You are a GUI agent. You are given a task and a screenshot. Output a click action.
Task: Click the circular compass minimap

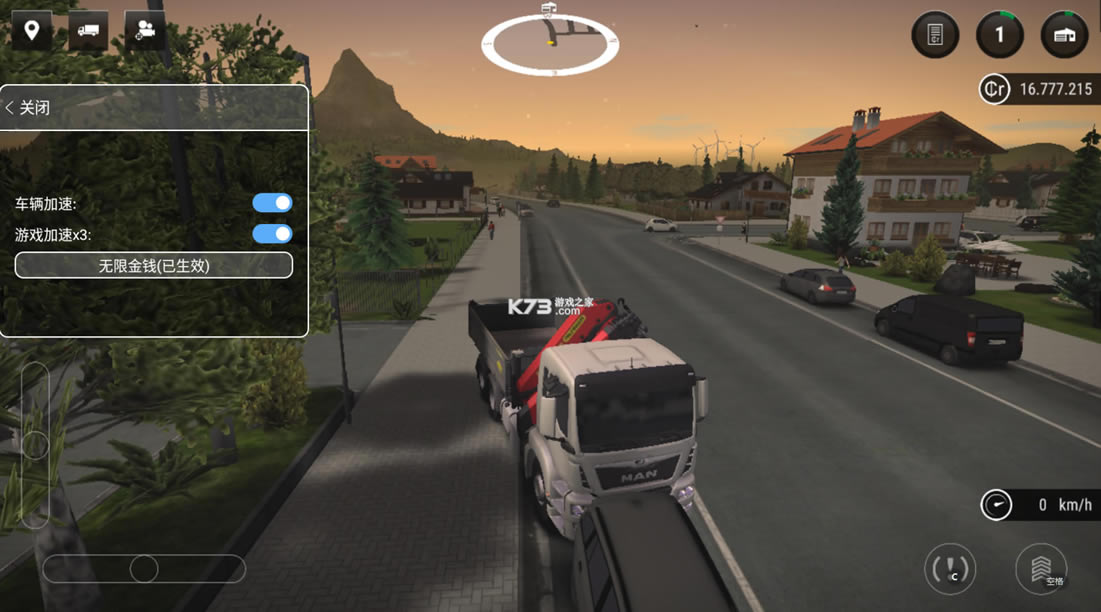coord(550,45)
